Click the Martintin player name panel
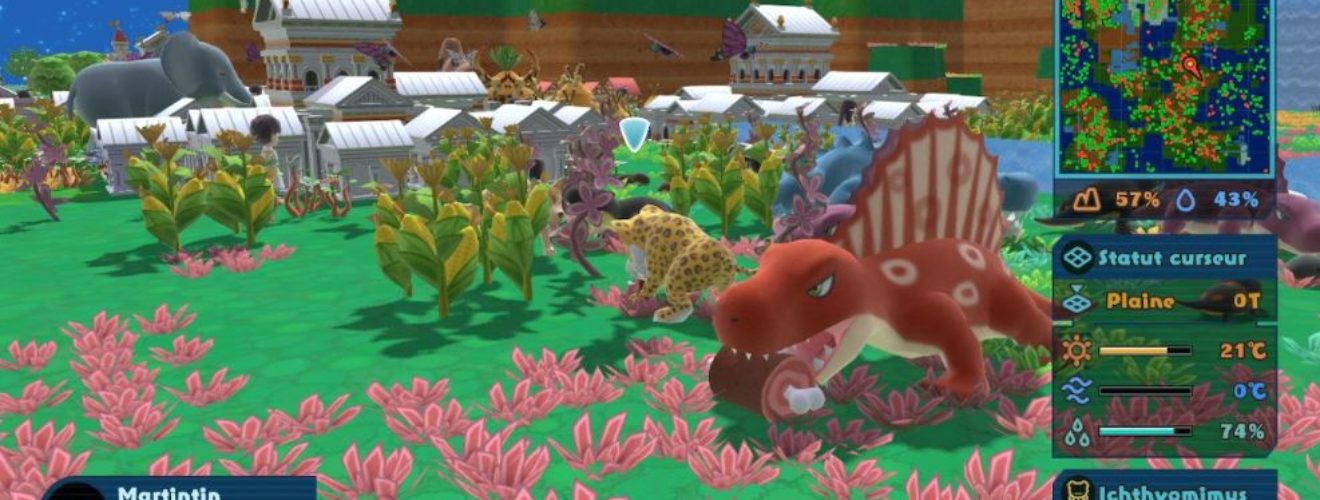 (180, 491)
